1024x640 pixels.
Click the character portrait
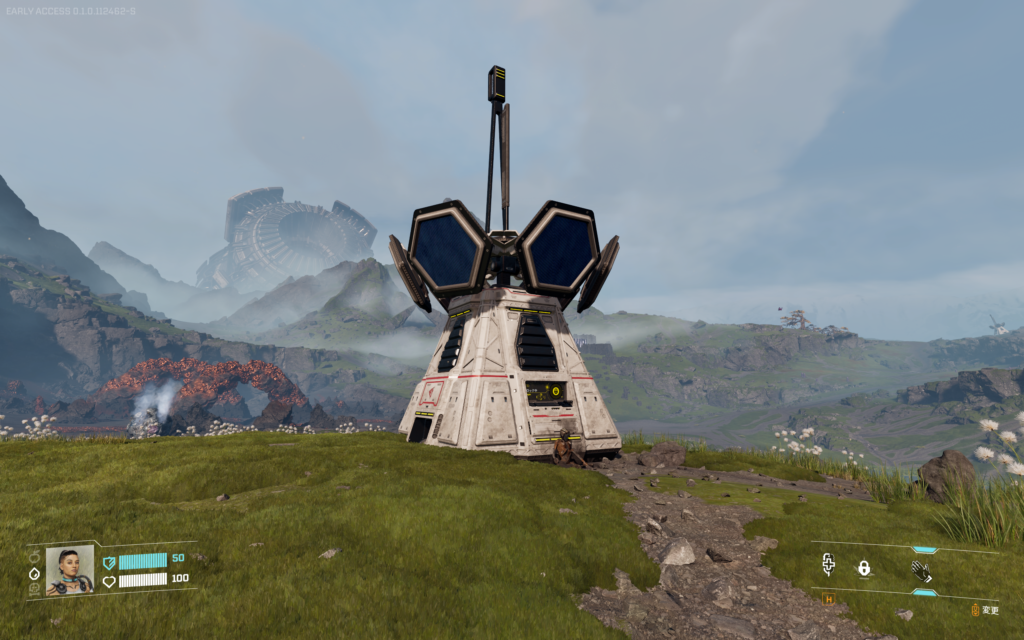(70, 570)
